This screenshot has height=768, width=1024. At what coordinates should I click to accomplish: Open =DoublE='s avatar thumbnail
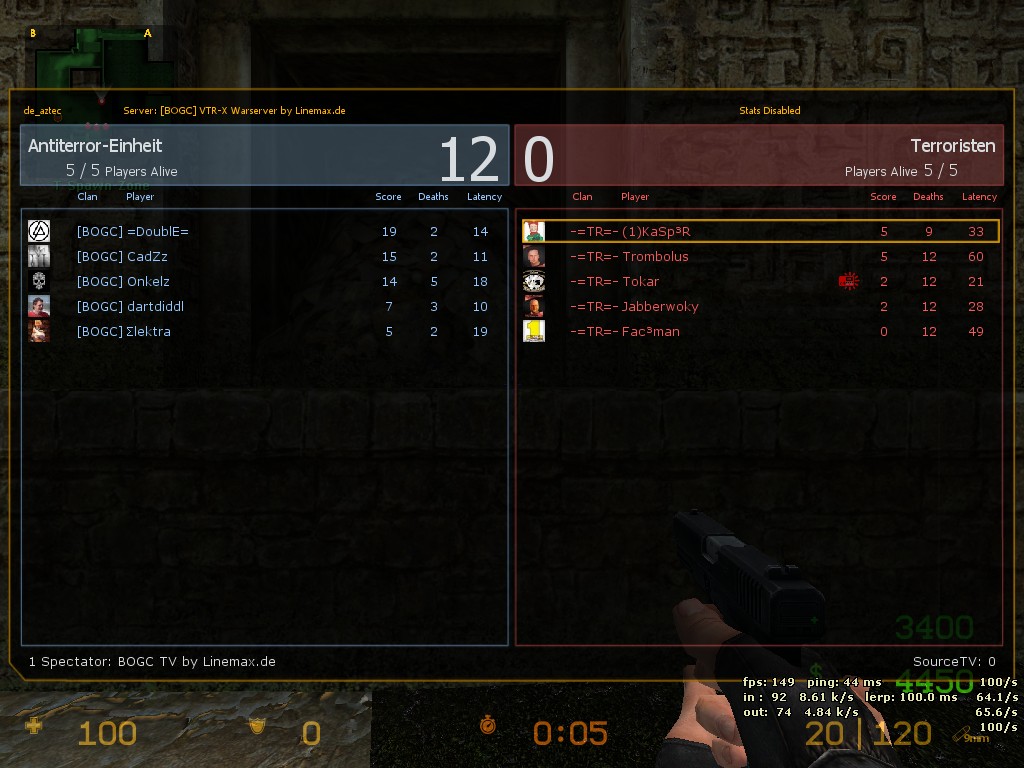(x=39, y=231)
